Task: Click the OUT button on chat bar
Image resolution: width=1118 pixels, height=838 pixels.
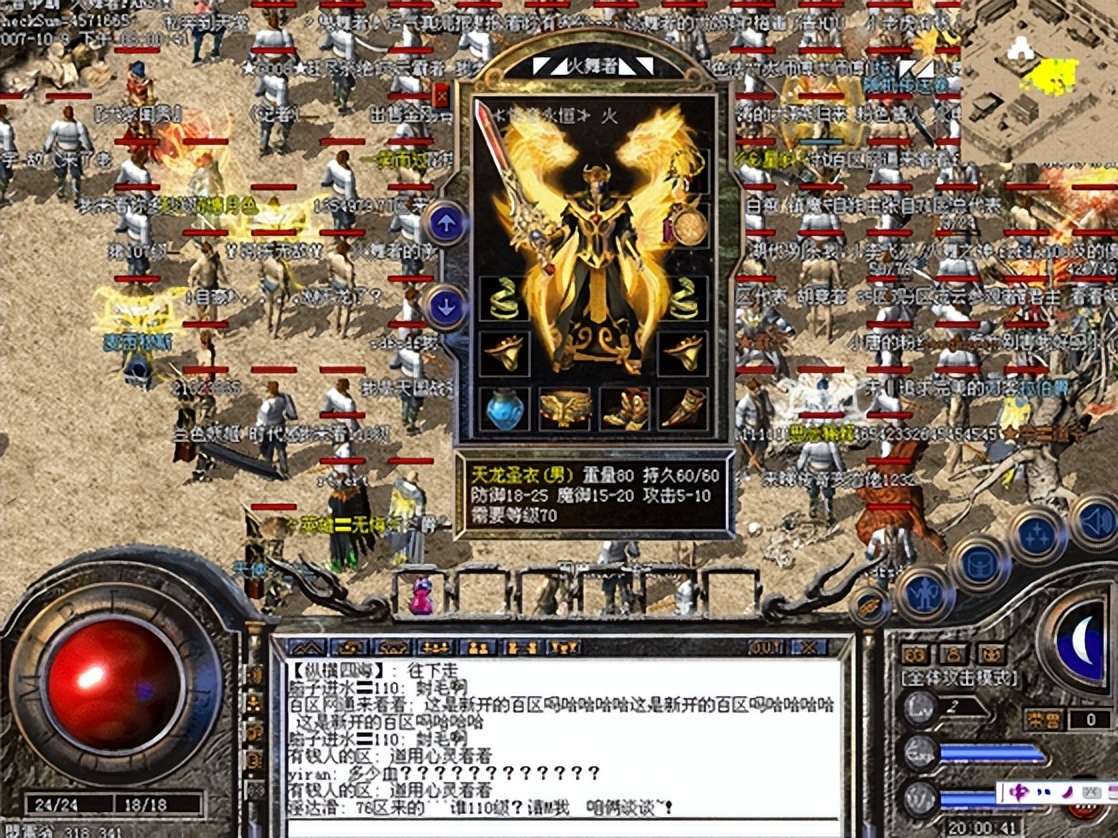Action: 766,647
